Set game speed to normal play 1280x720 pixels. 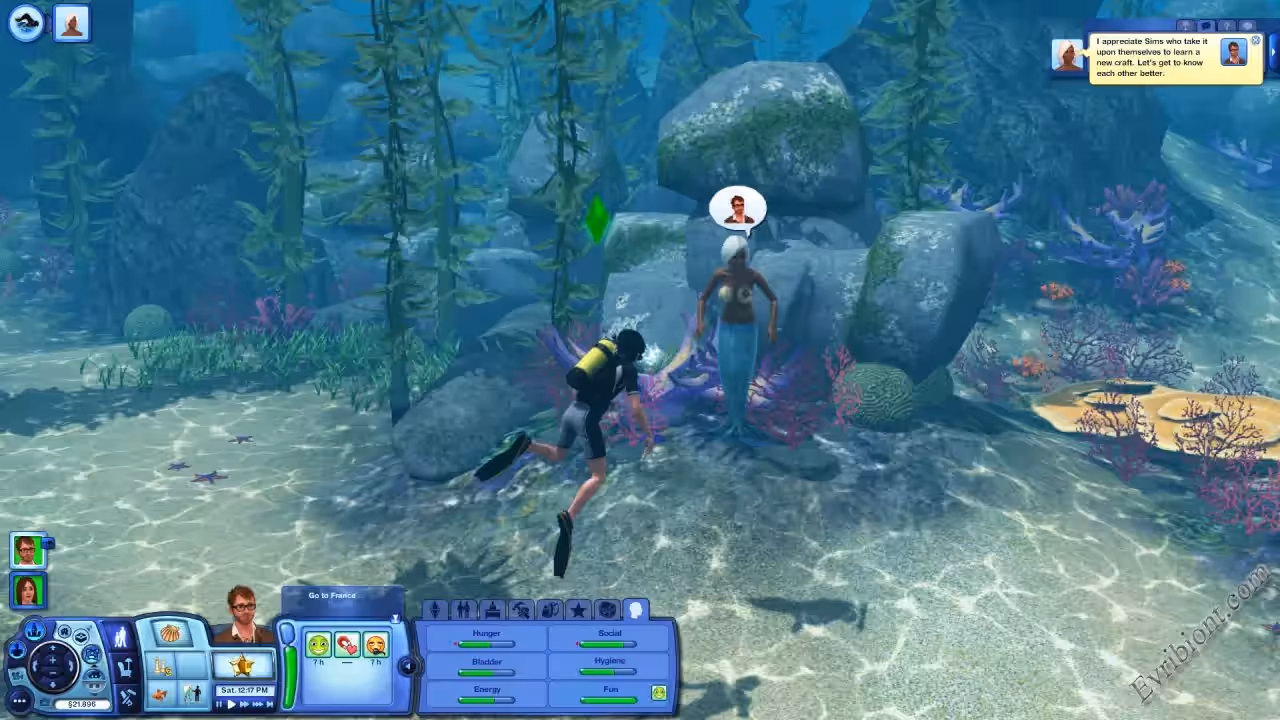[x=232, y=704]
